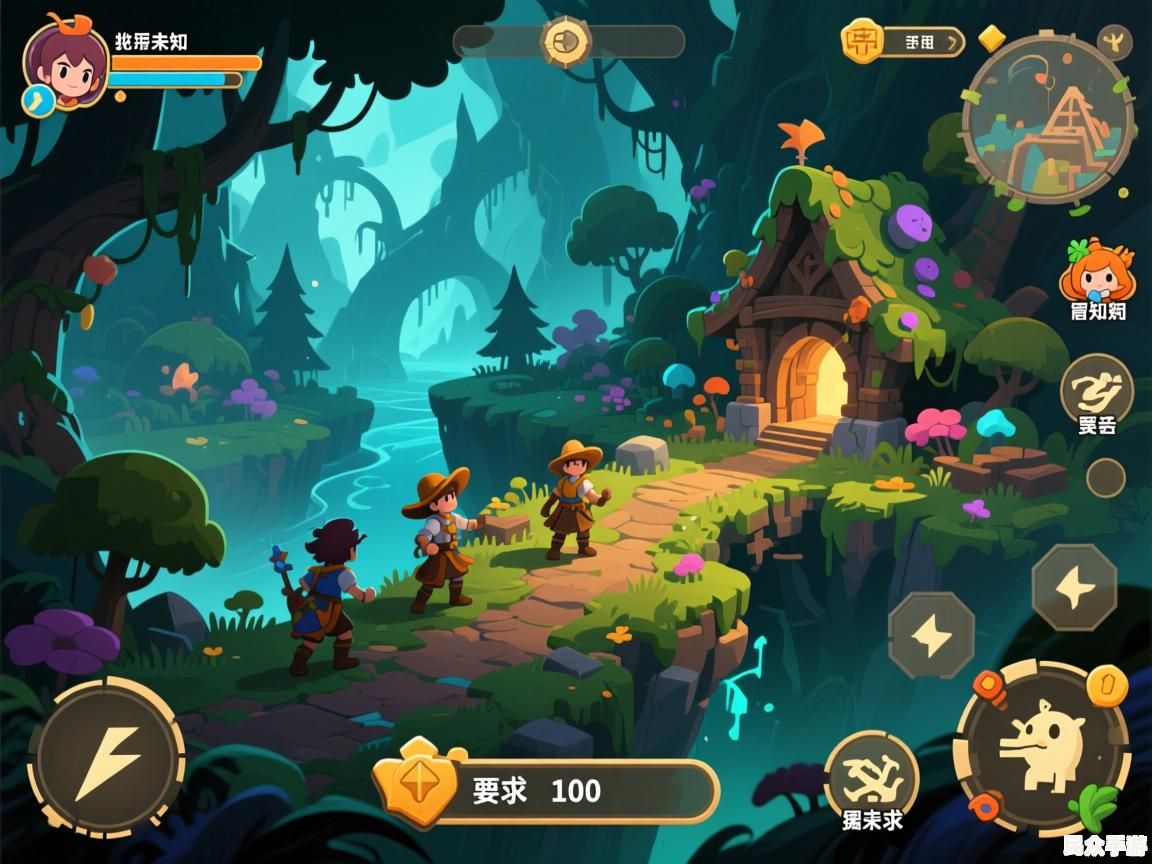The width and height of the screenshot is (1152, 864).
Task: Activate the running figure skill button
Action: tap(1096, 388)
